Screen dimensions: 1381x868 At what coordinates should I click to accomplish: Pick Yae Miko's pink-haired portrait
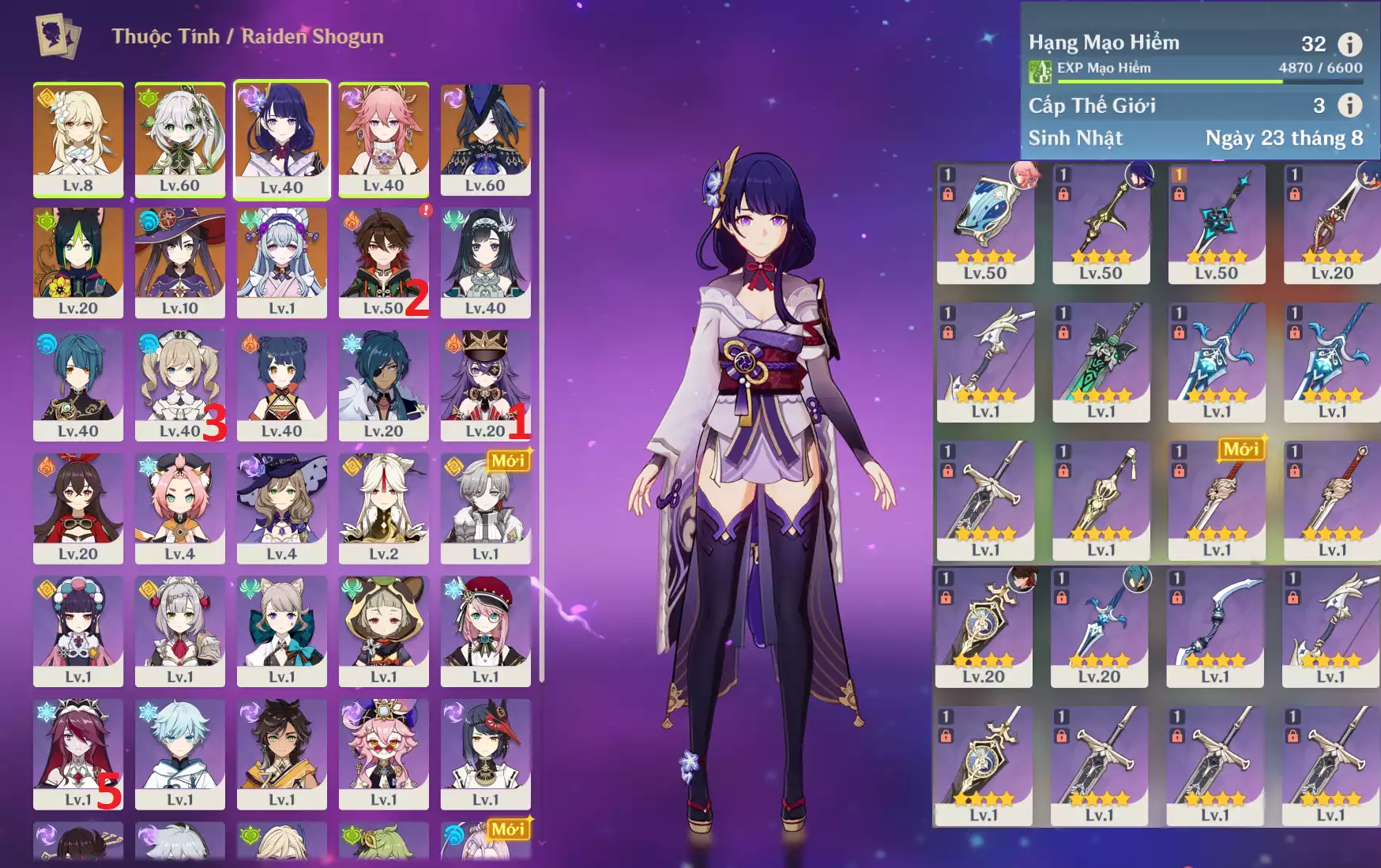coord(383,138)
